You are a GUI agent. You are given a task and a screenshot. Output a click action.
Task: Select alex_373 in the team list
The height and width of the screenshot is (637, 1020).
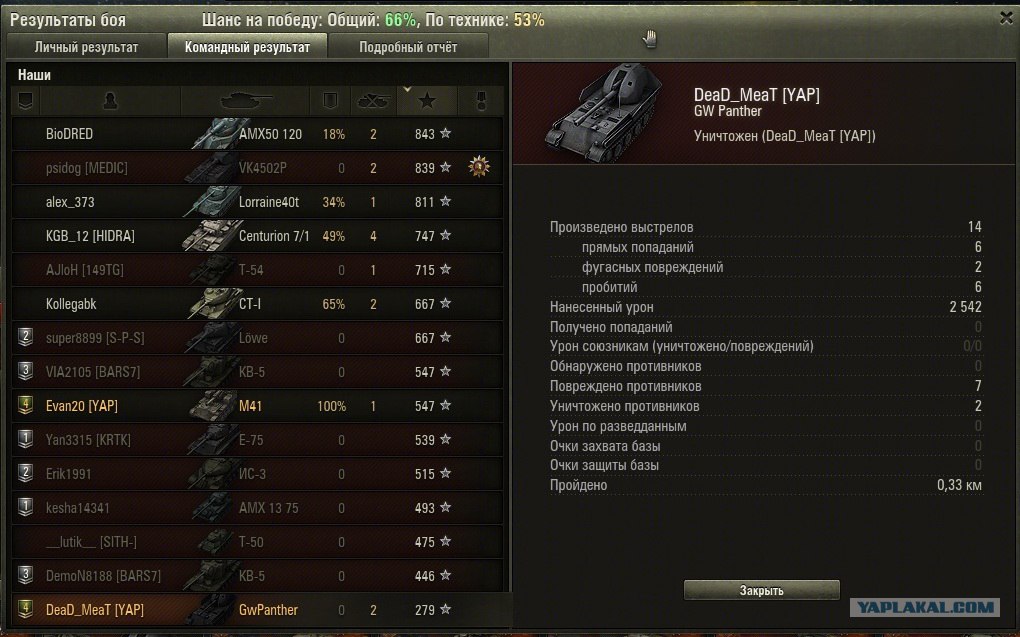(258, 202)
